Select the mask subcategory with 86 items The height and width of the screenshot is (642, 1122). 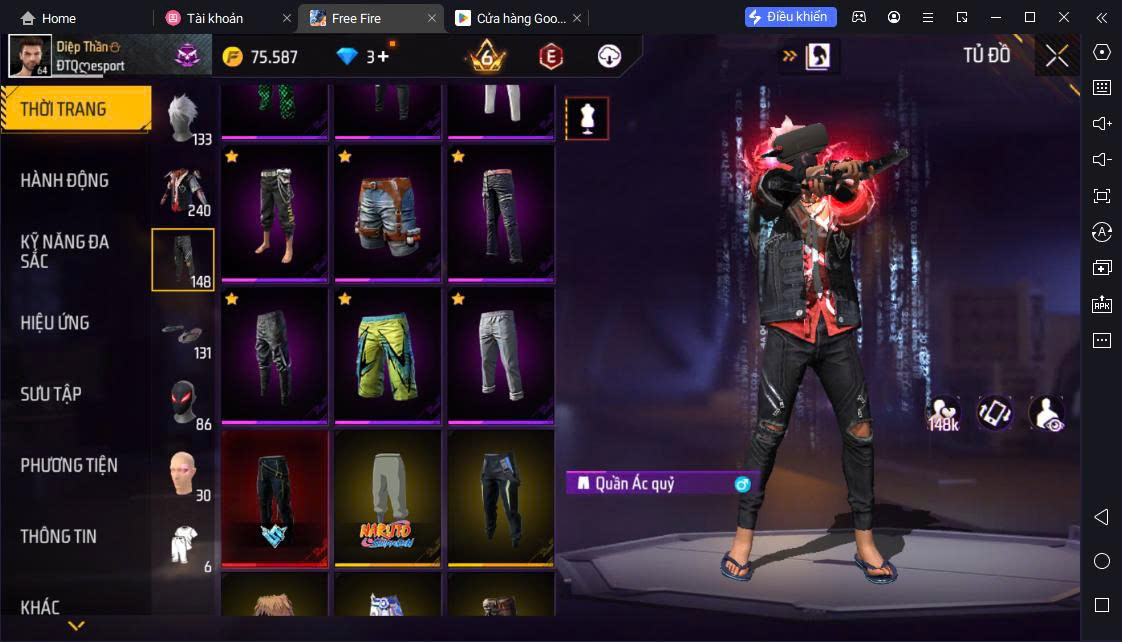[184, 403]
